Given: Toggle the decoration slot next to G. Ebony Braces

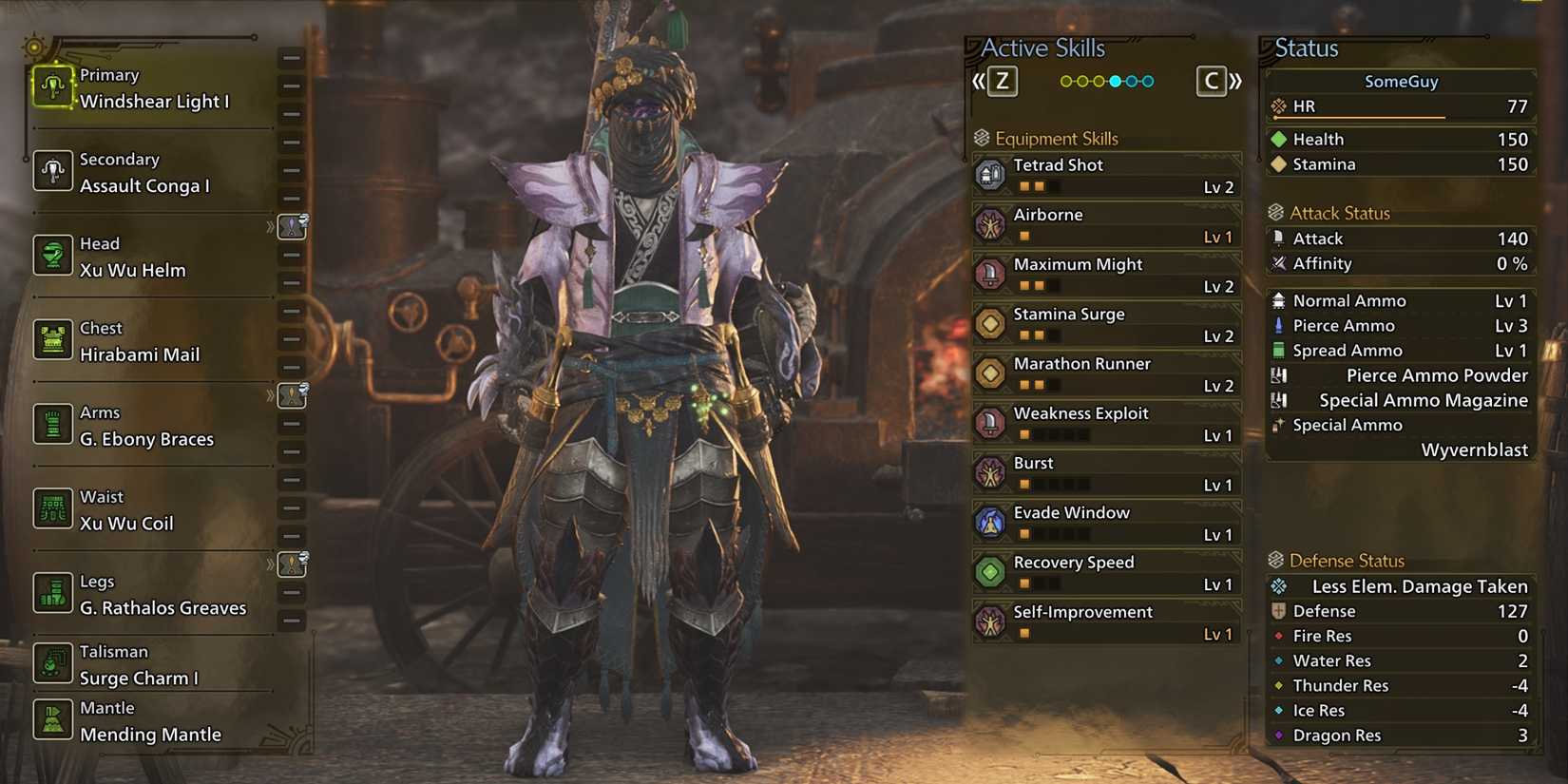Looking at the screenshot, I should coord(292,397).
